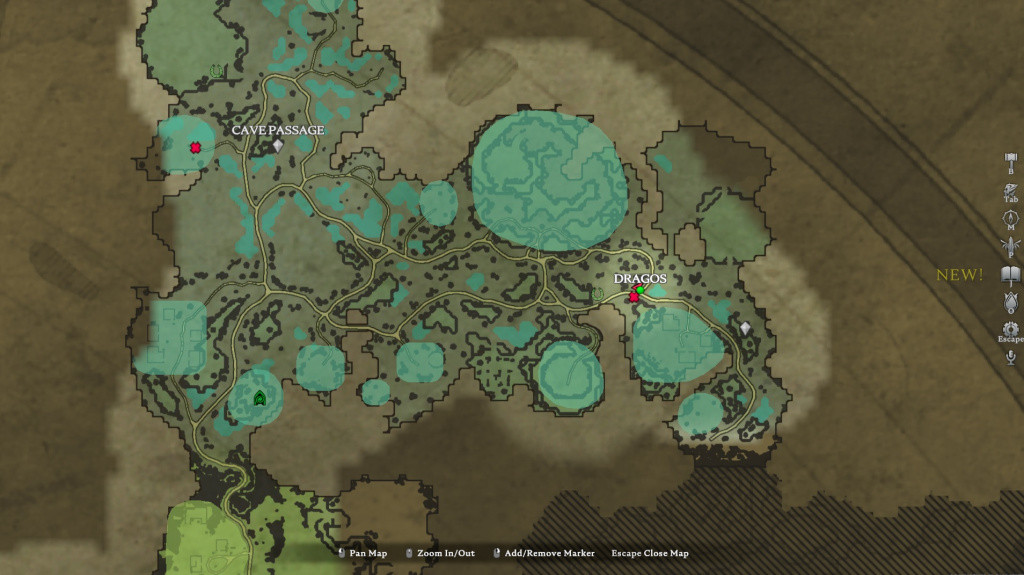Select the compass map icon
The height and width of the screenshot is (575, 1024).
(x=1010, y=217)
